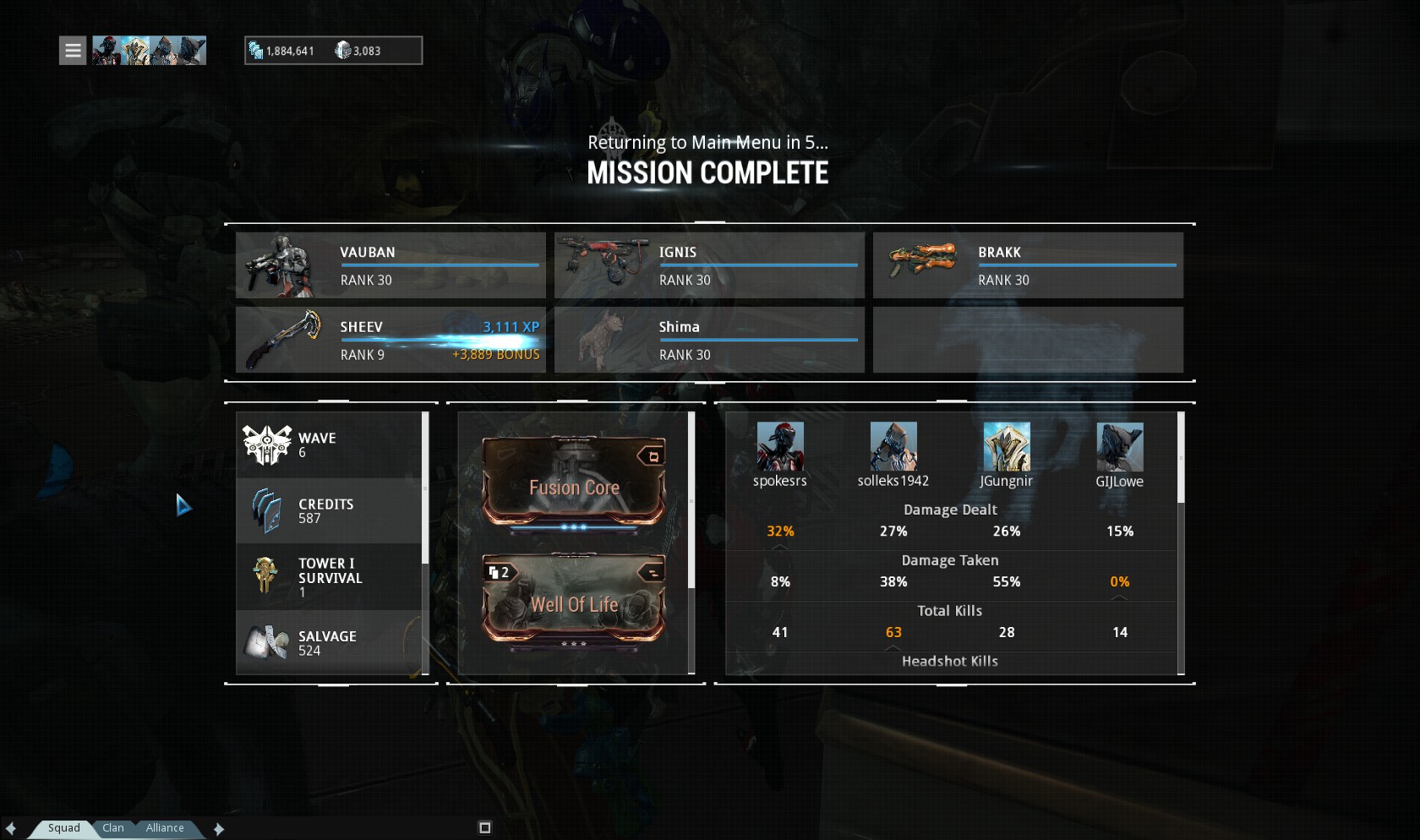Select solleks1942 in the squad stats

(893, 447)
